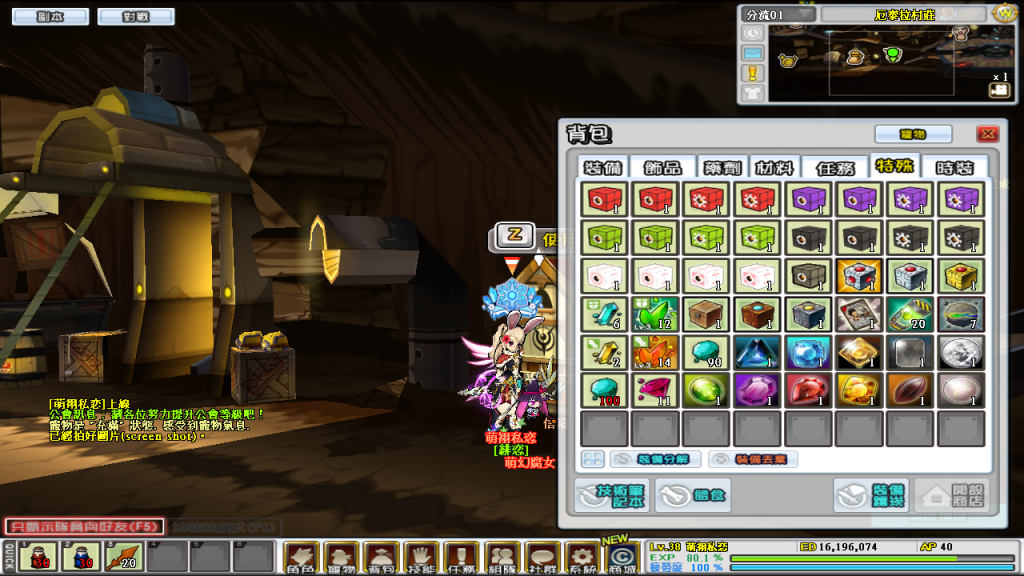Viewport: 1024px width, 576px height.
Task: Close the backpack window
Action: click(x=987, y=134)
